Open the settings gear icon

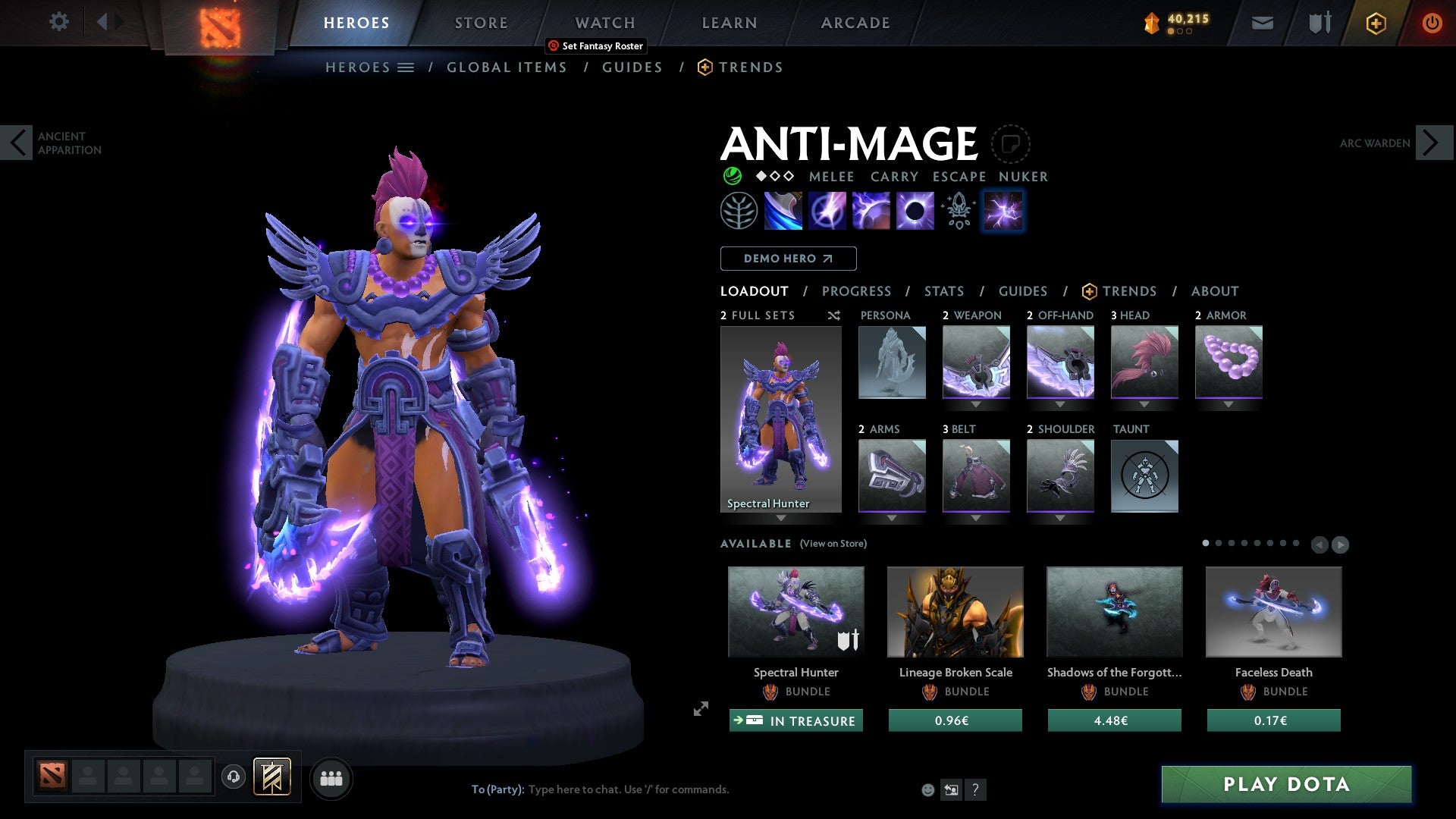tap(59, 22)
